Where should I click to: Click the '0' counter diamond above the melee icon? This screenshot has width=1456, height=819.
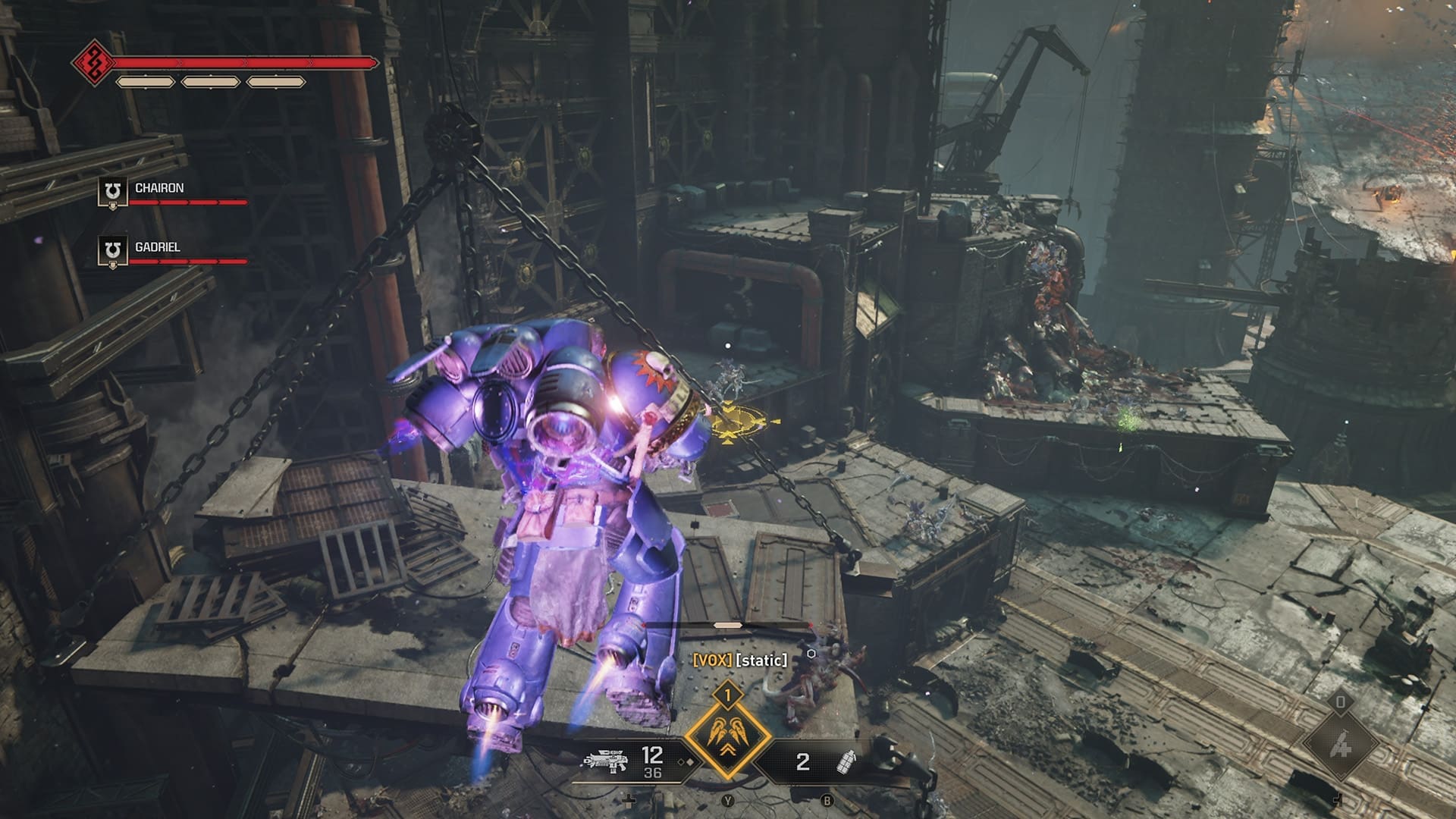click(1341, 702)
